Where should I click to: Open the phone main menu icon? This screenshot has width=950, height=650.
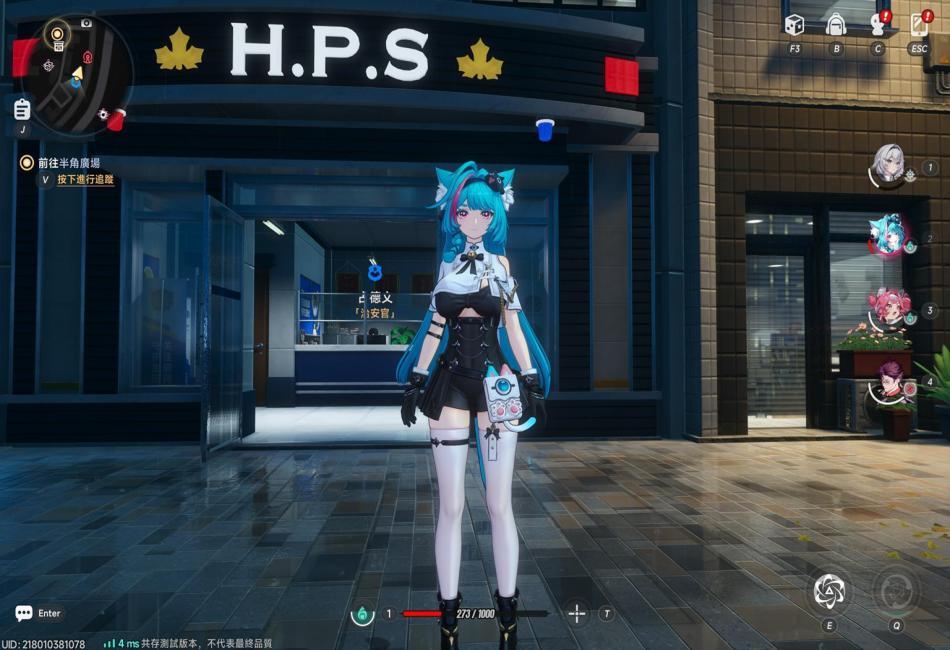[x=919, y=25]
